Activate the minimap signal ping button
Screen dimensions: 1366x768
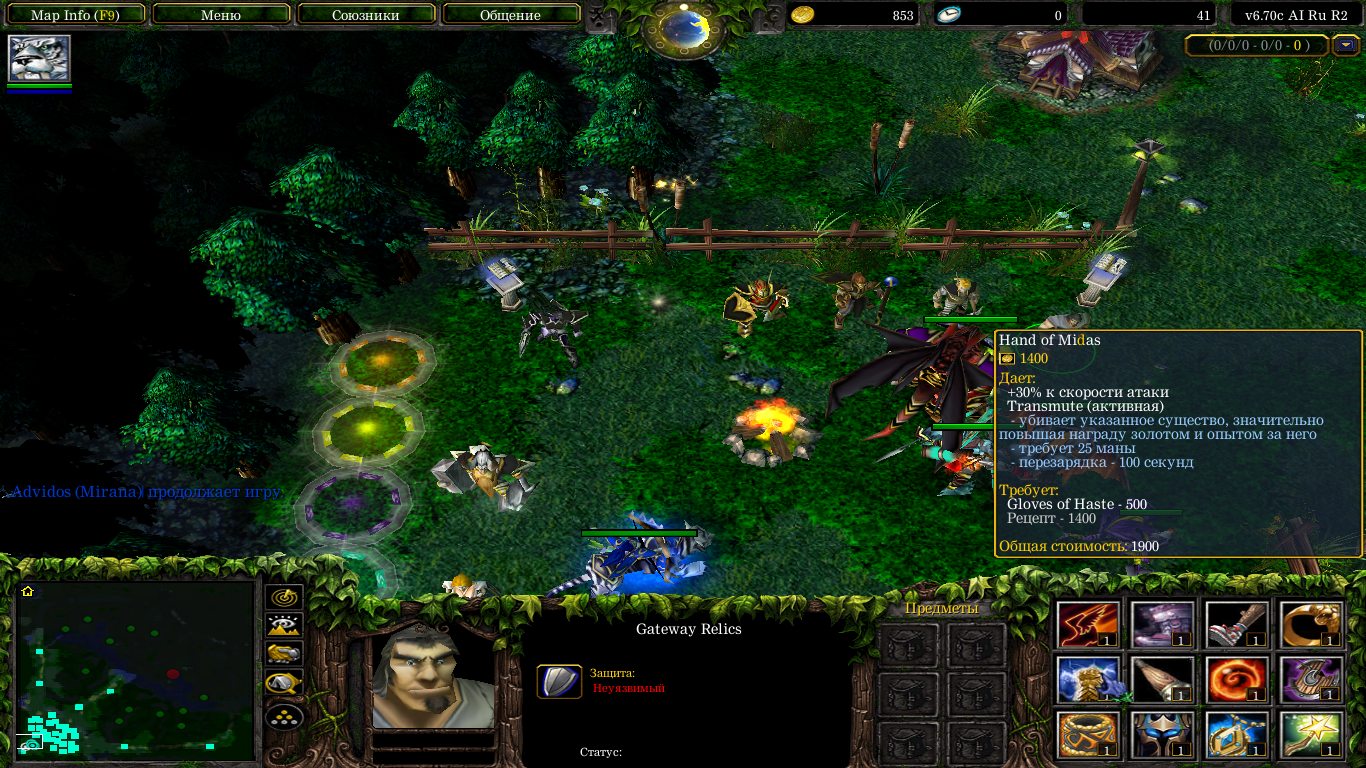(x=284, y=597)
